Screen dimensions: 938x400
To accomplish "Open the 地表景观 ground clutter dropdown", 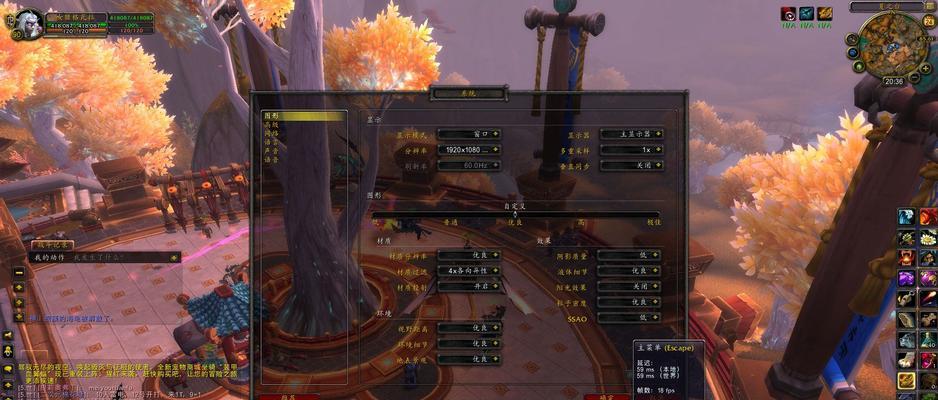I will pyautogui.click(x=469, y=358).
